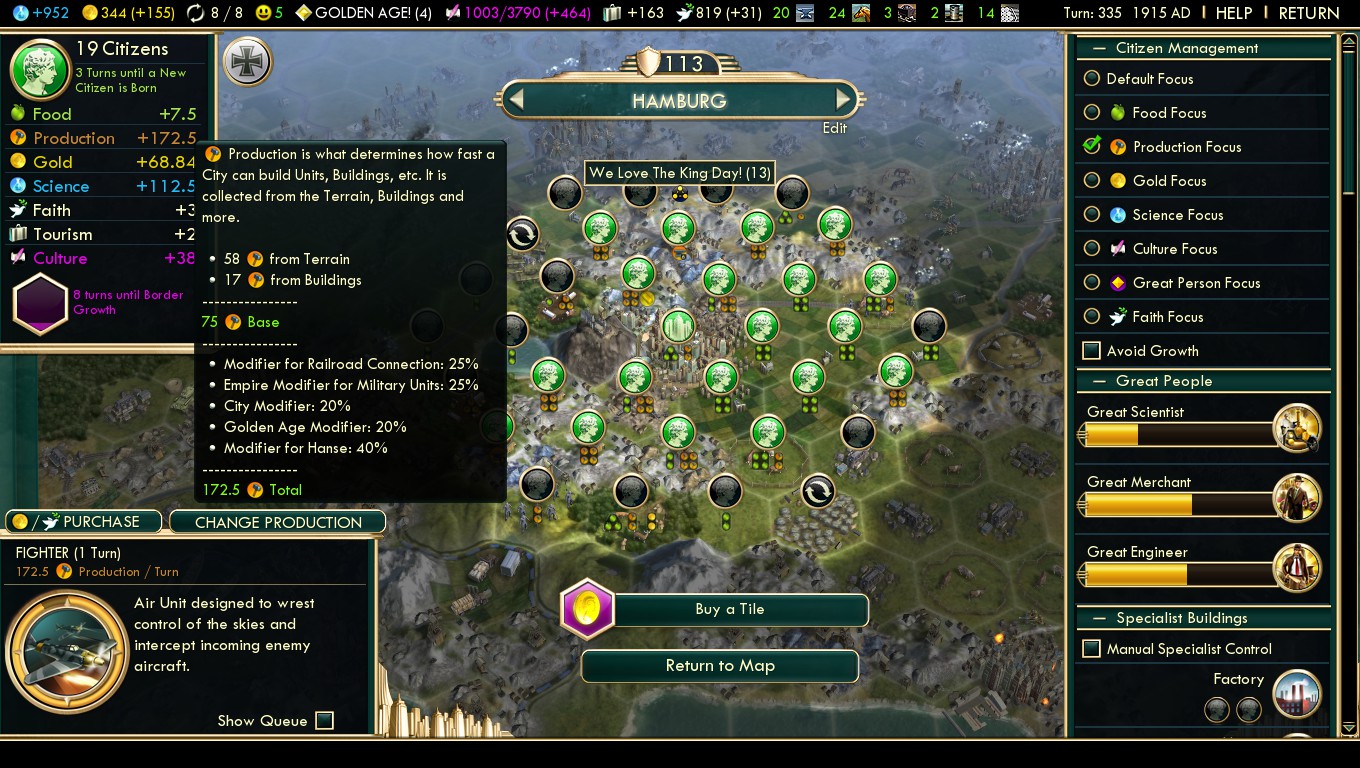This screenshot has width=1360, height=768.
Task: Go to the next city arrow
Action: click(843, 99)
